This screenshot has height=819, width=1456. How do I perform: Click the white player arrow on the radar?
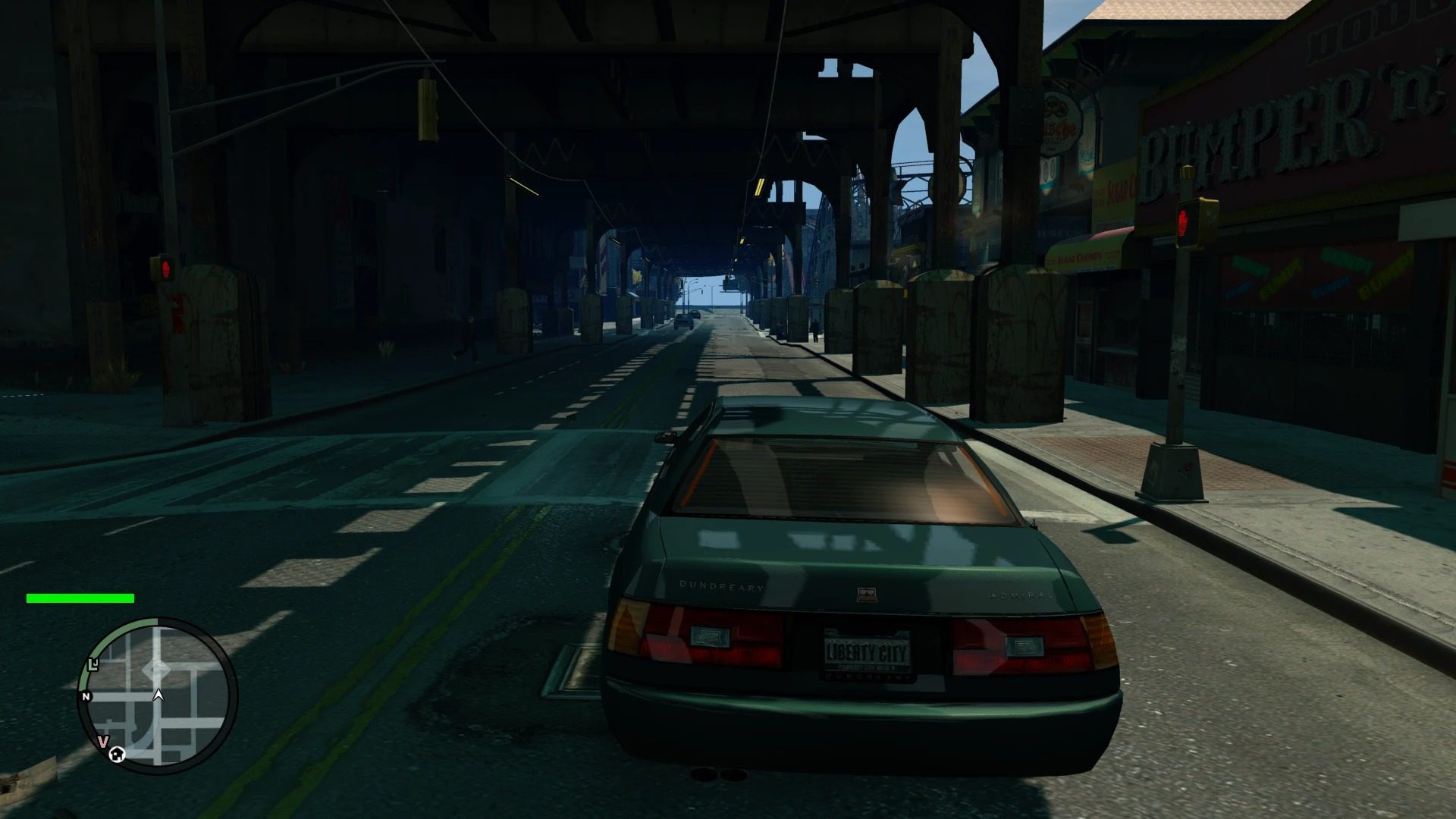[x=158, y=694]
